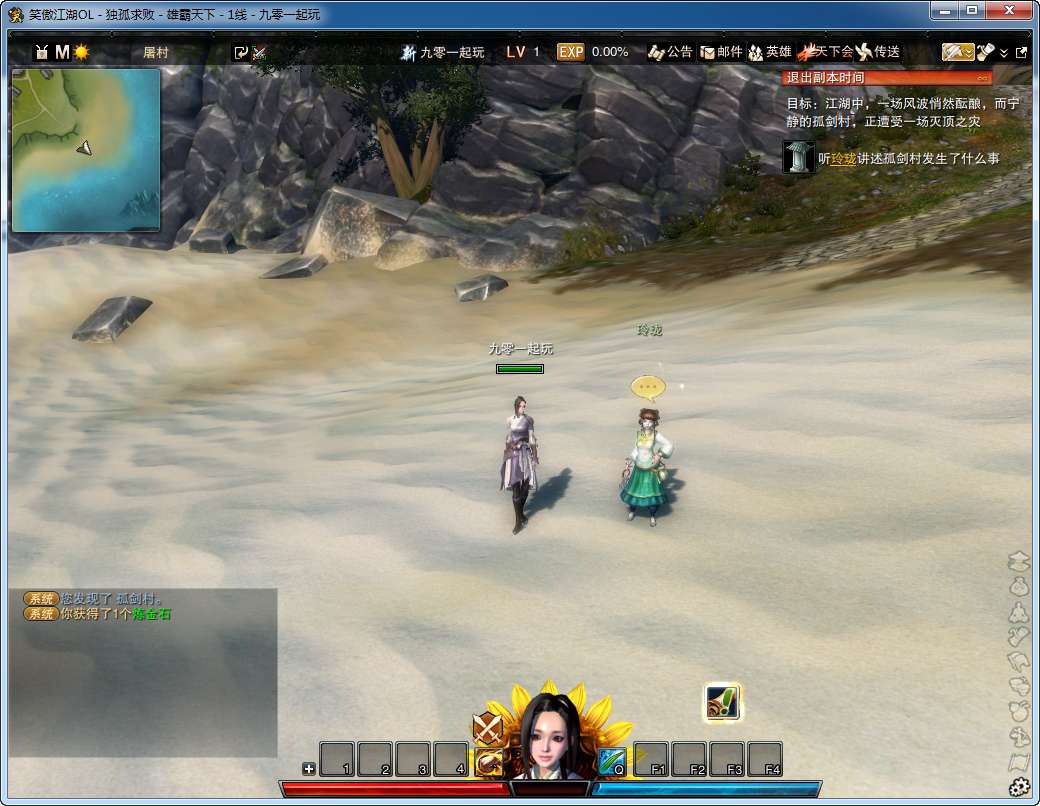
Task: Open the gear settings icon
Action: [1019, 787]
